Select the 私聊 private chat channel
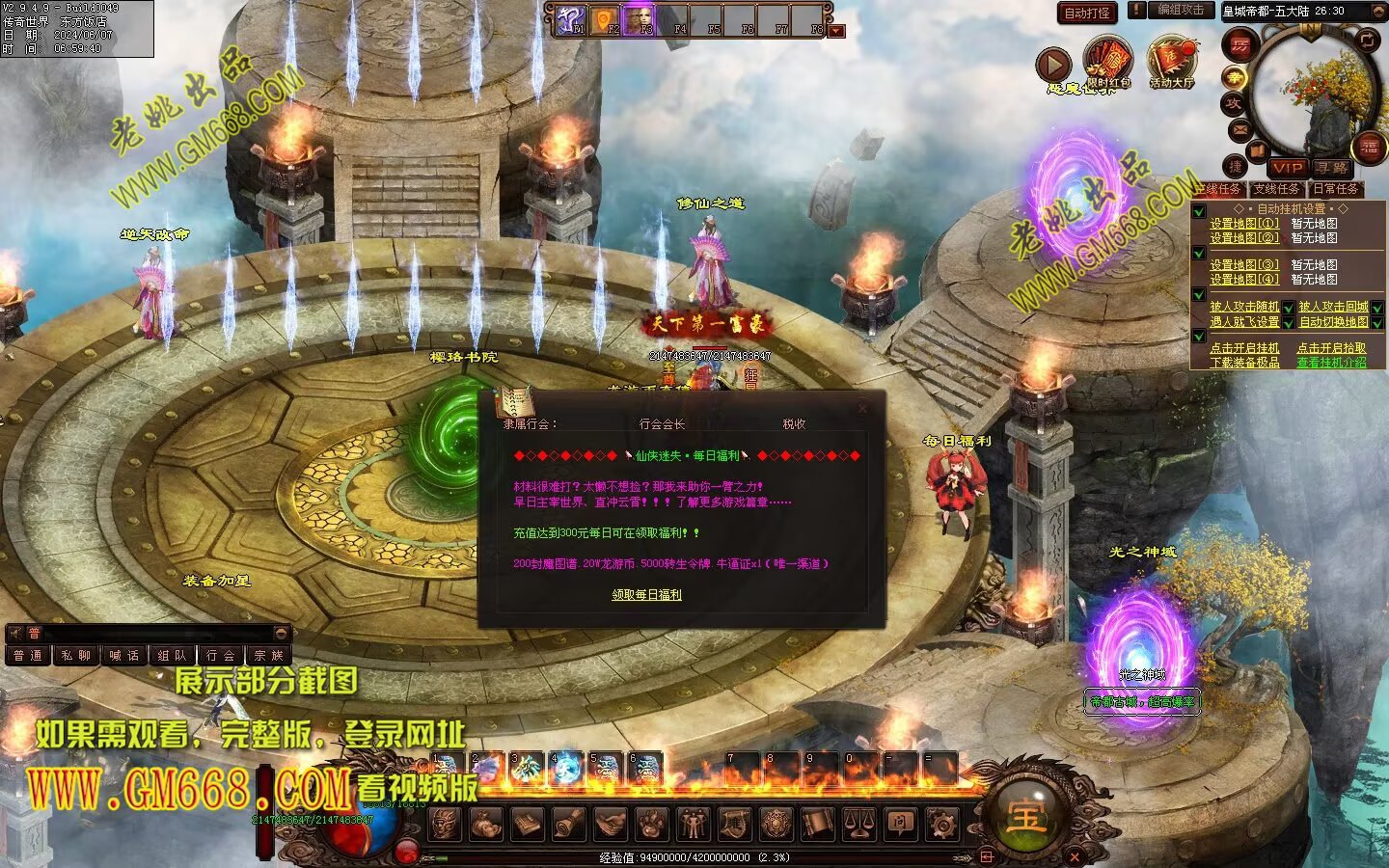The width and height of the screenshot is (1389, 868). (x=75, y=656)
